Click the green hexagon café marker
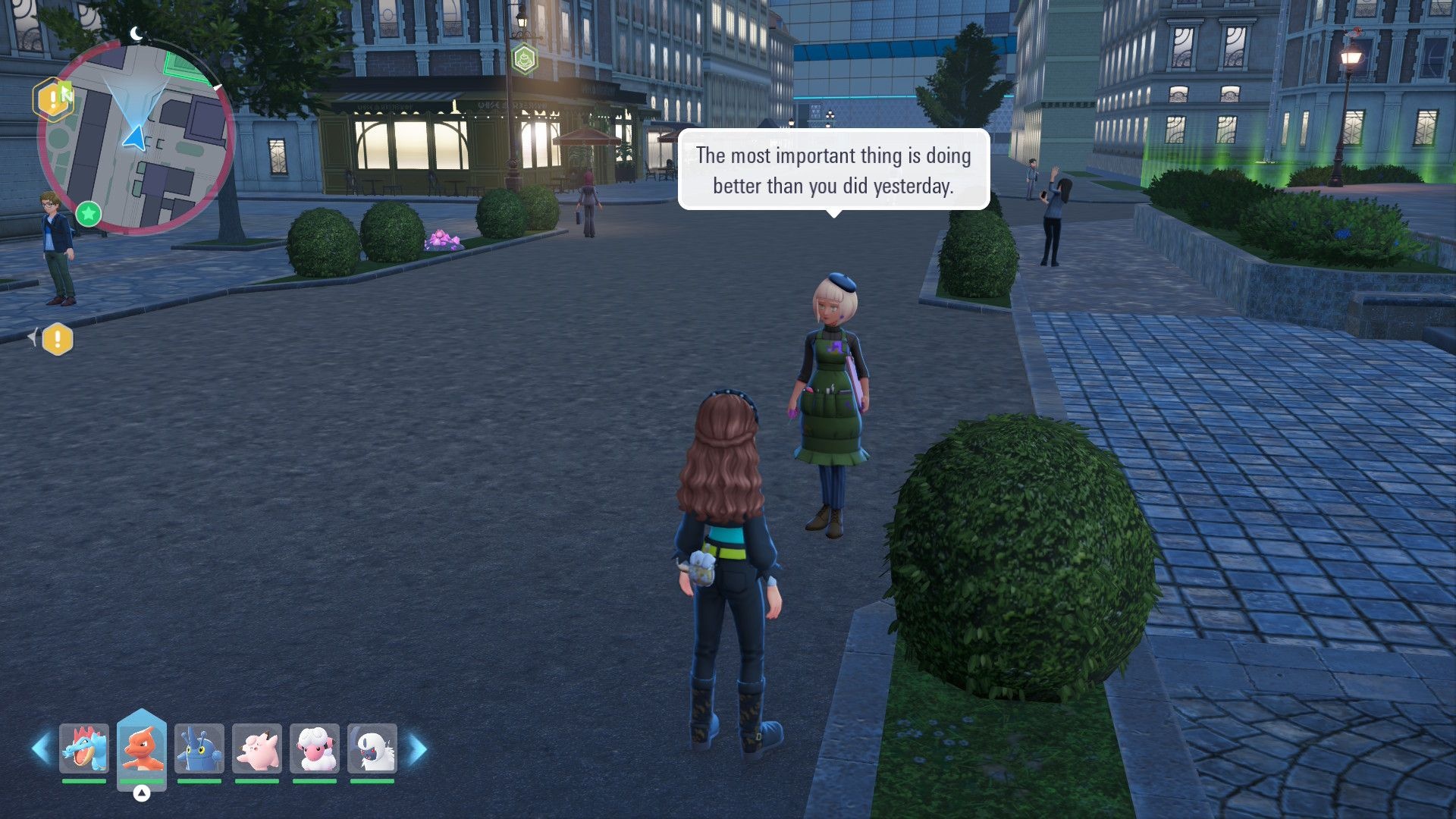 tap(525, 58)
